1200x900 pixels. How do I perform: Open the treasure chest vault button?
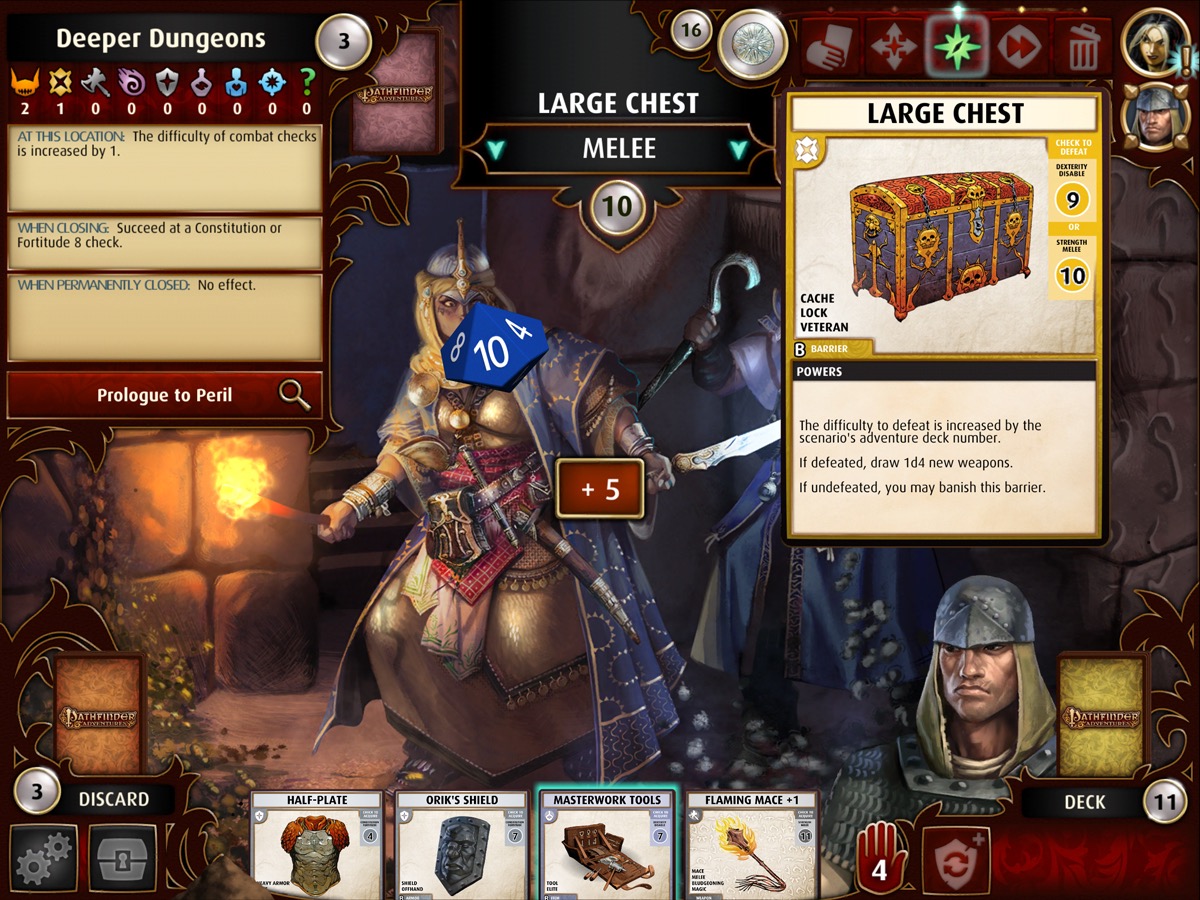point(123,857)
